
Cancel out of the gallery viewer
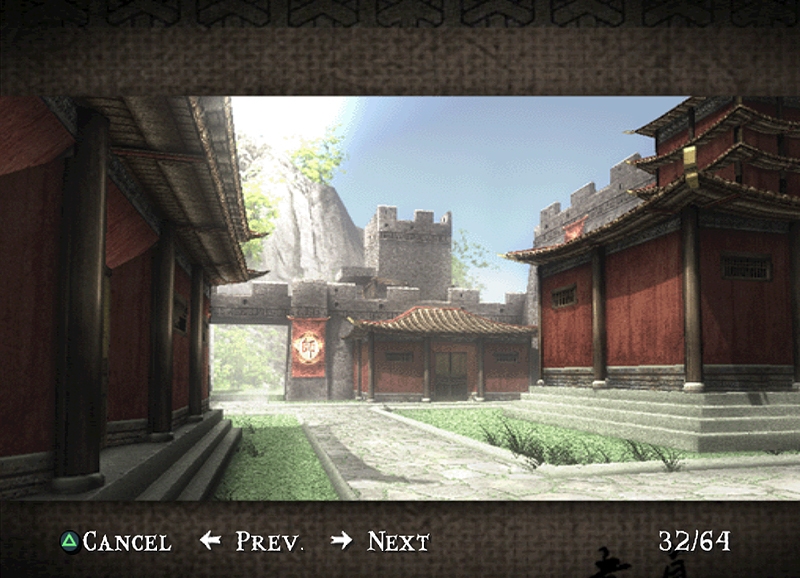[115, 542]
